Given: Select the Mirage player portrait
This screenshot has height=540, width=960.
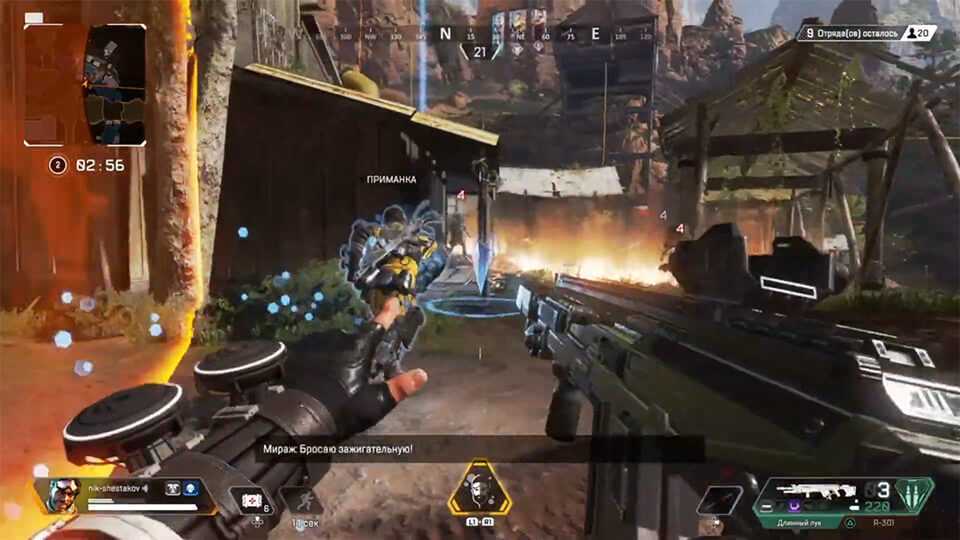Looking at the screenshot, I should pos(61,495).
